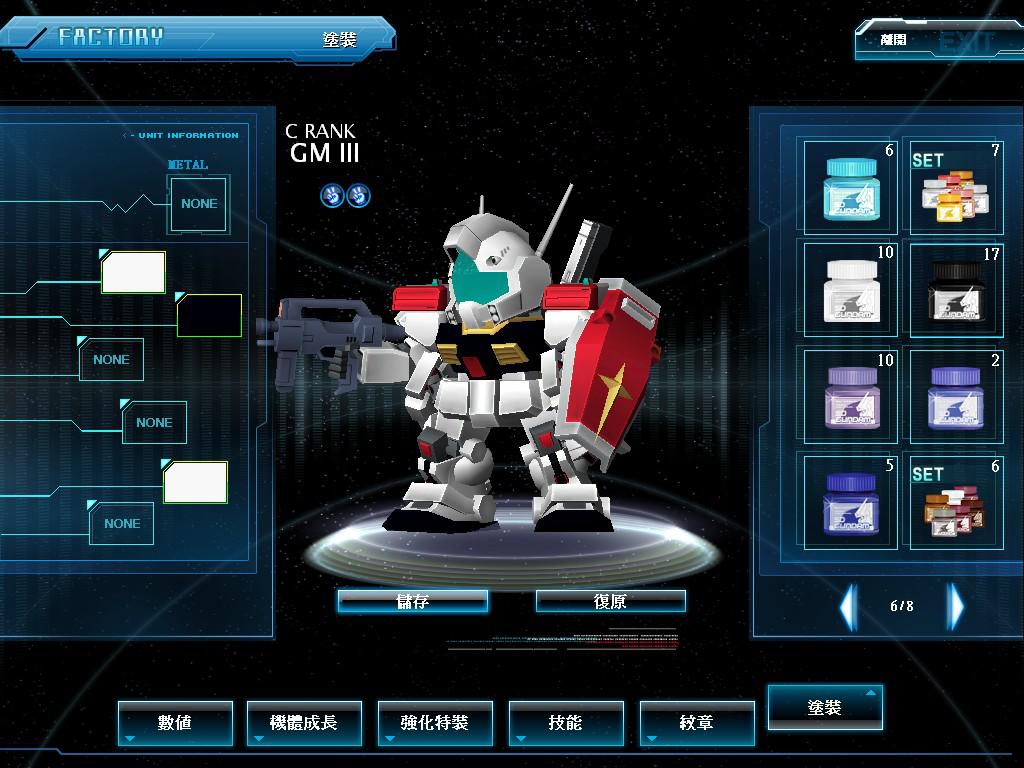Open the 強化特裝 tab
This screenshot has width=1024, height=768.
click(x=435, y=722)
